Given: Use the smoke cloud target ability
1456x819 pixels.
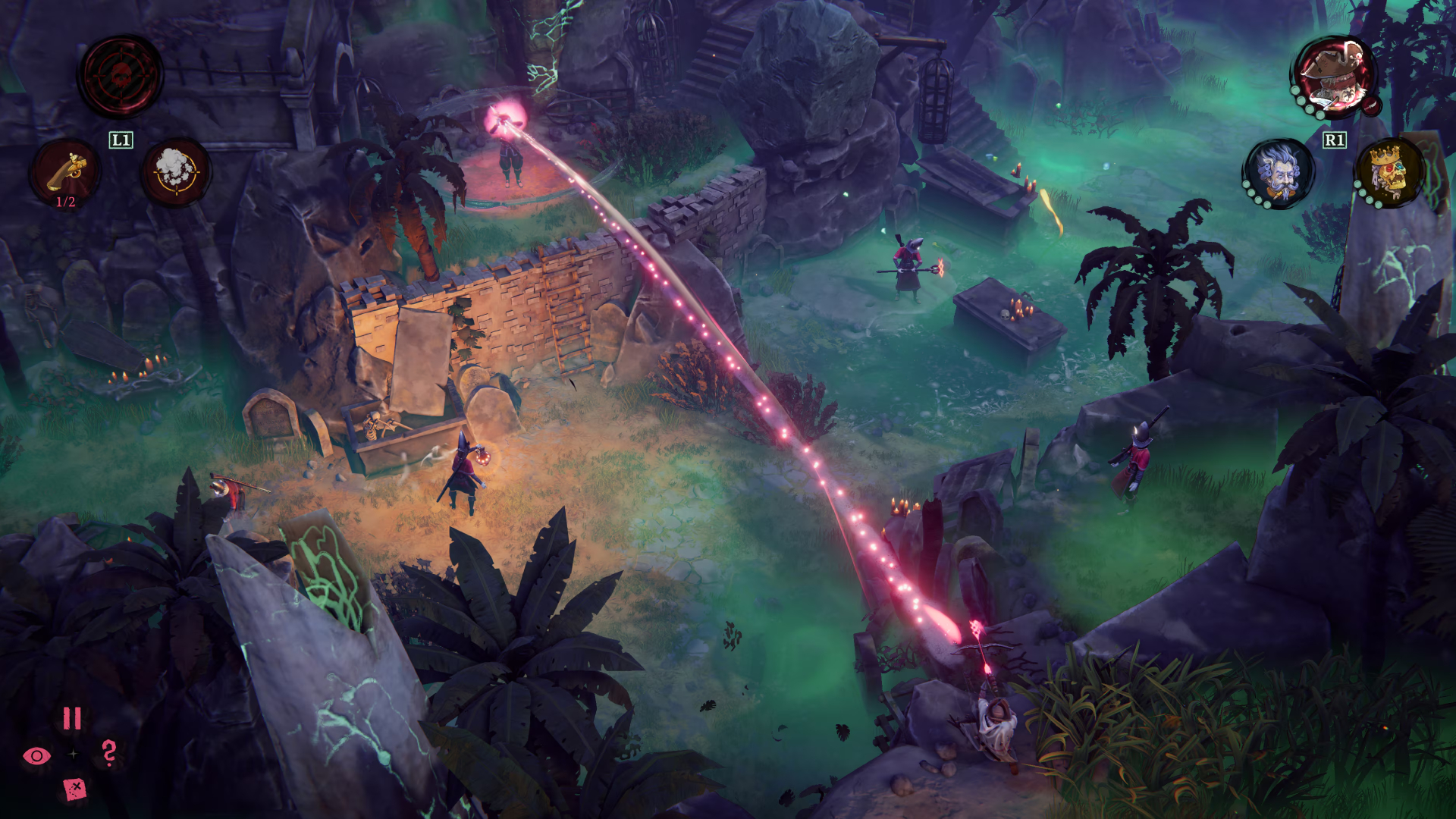Looking at the screenshot, I should tap(176, 172).
